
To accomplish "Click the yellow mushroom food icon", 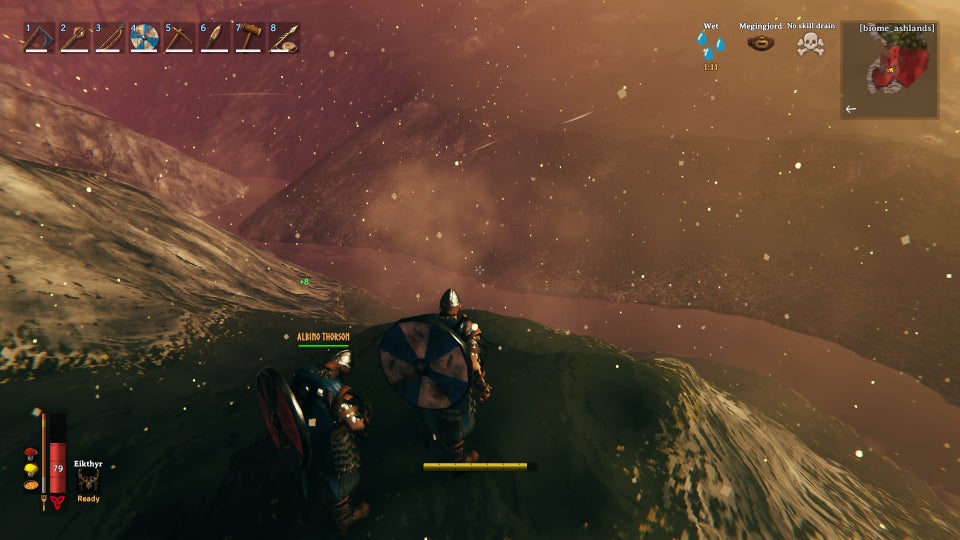I will pyautogui.click(x=29, y=472).
